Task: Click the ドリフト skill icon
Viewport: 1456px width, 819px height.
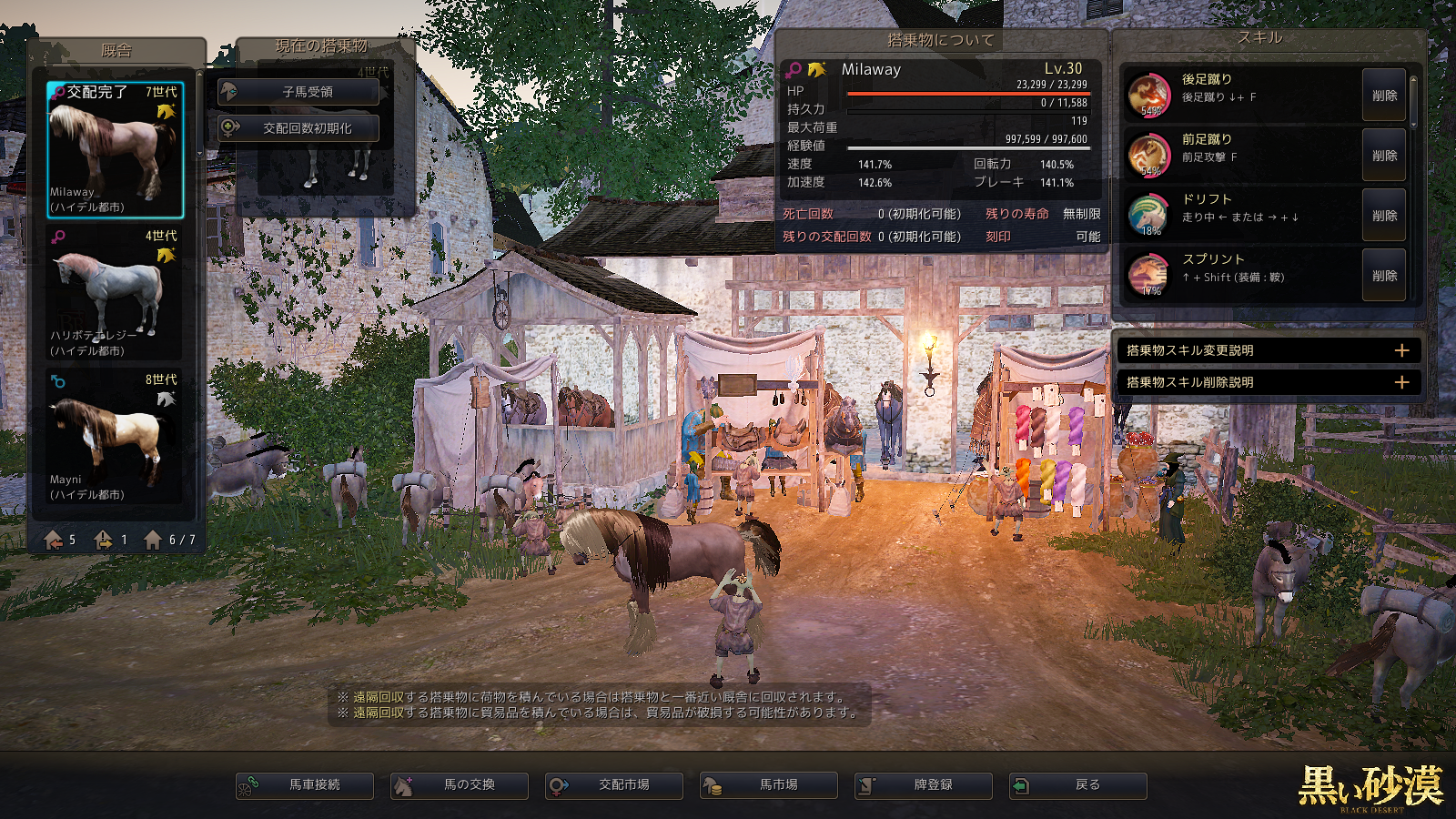Action: coord(1148,215)
